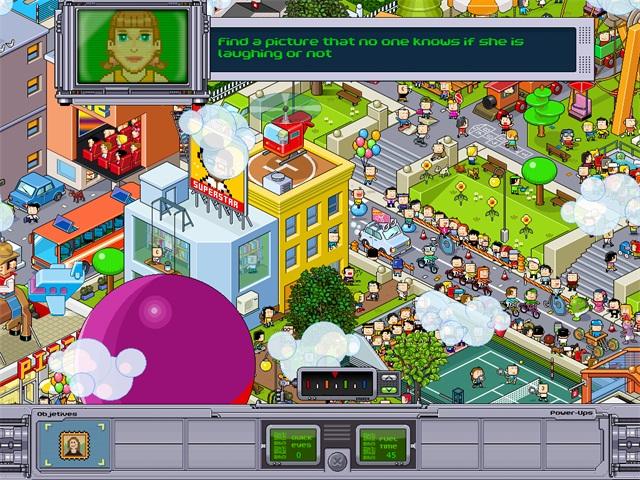640x480 pixels.
Task: Select the Mona Lisa objective slot
Action: (71, 443)
